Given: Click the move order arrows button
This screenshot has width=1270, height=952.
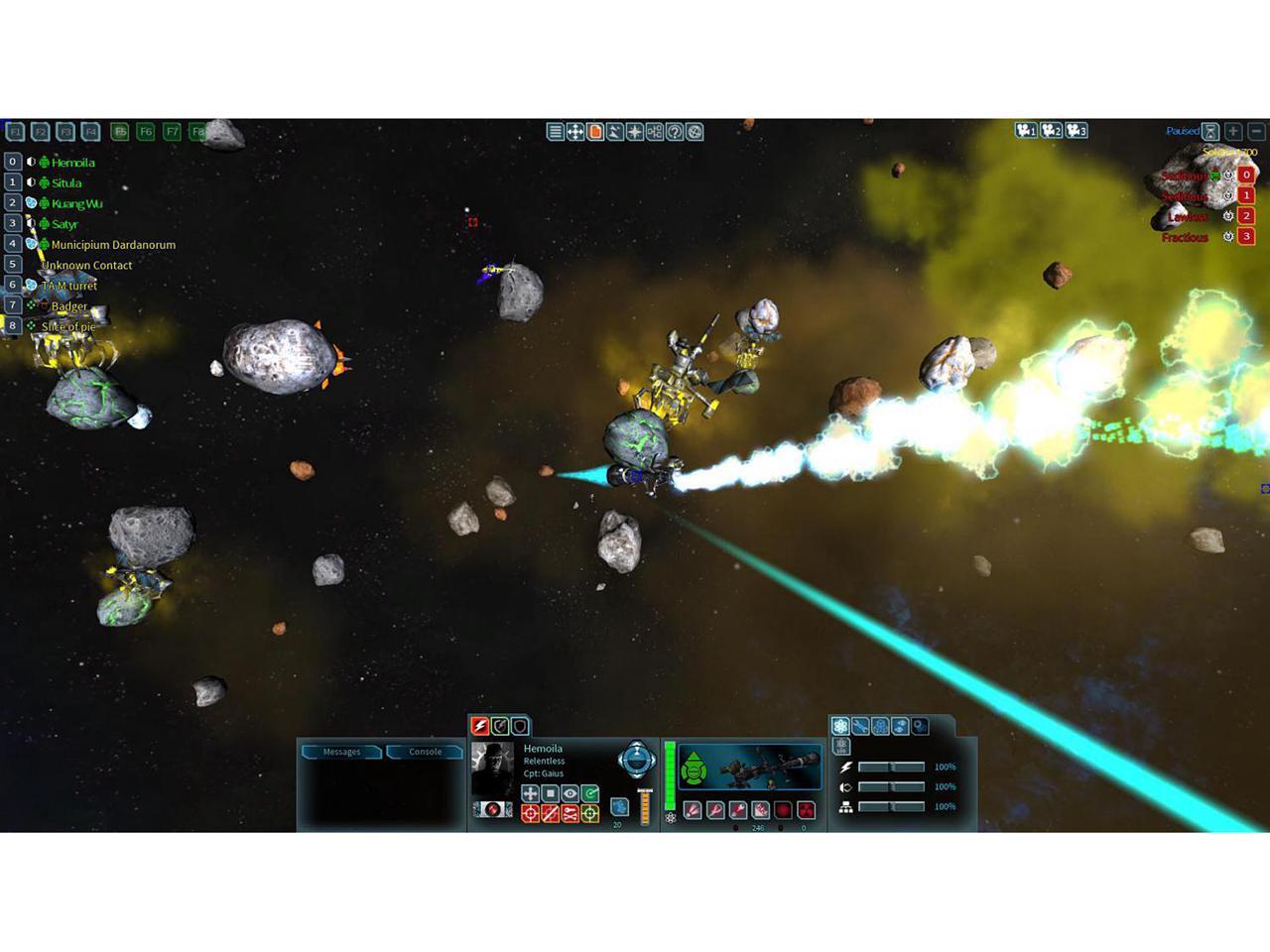Looking at the screenshot, I should pos(531,793).
